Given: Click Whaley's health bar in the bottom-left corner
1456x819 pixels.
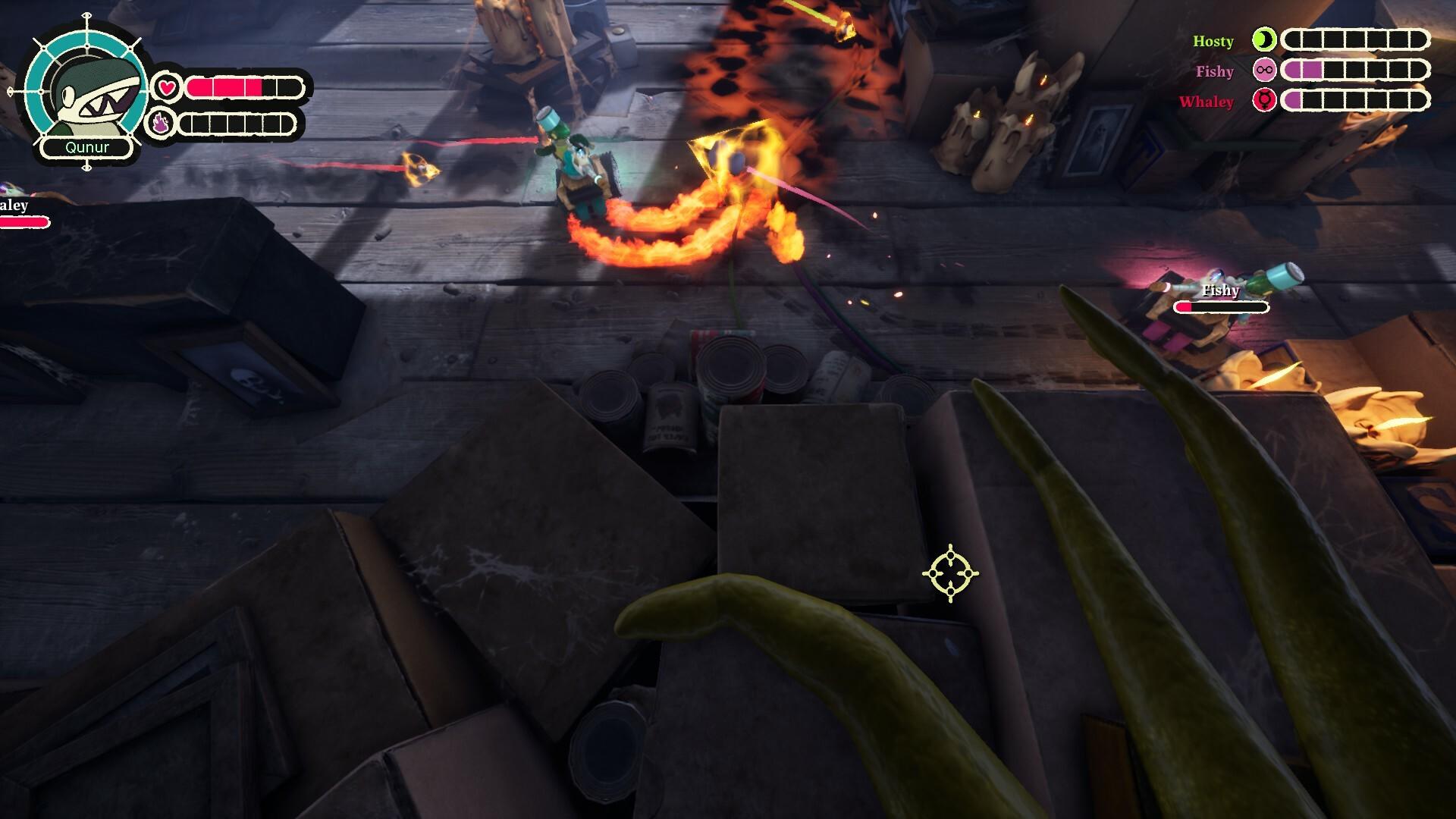Looking at the screenshot, I should click(25, 223).
